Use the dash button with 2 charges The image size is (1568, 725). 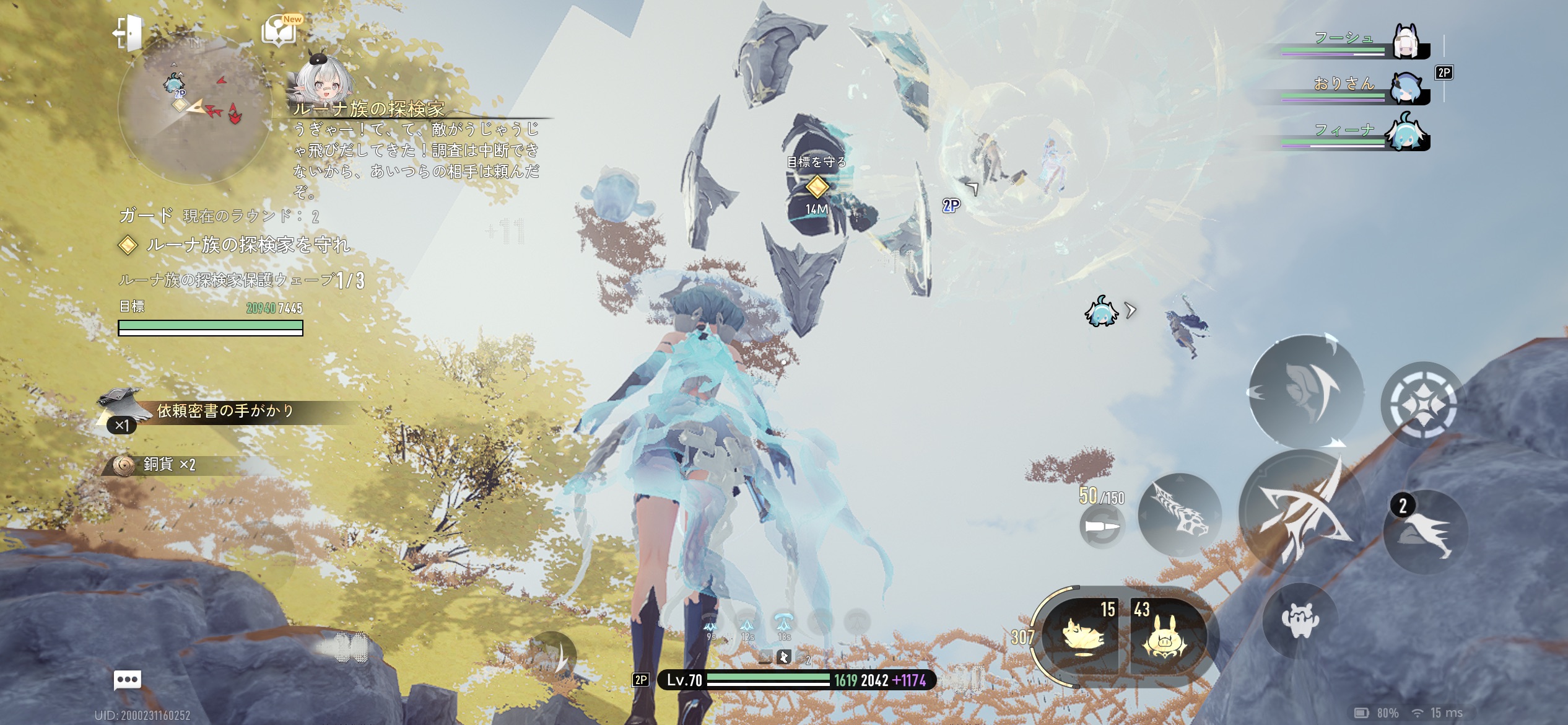[x=1425, y=532]
